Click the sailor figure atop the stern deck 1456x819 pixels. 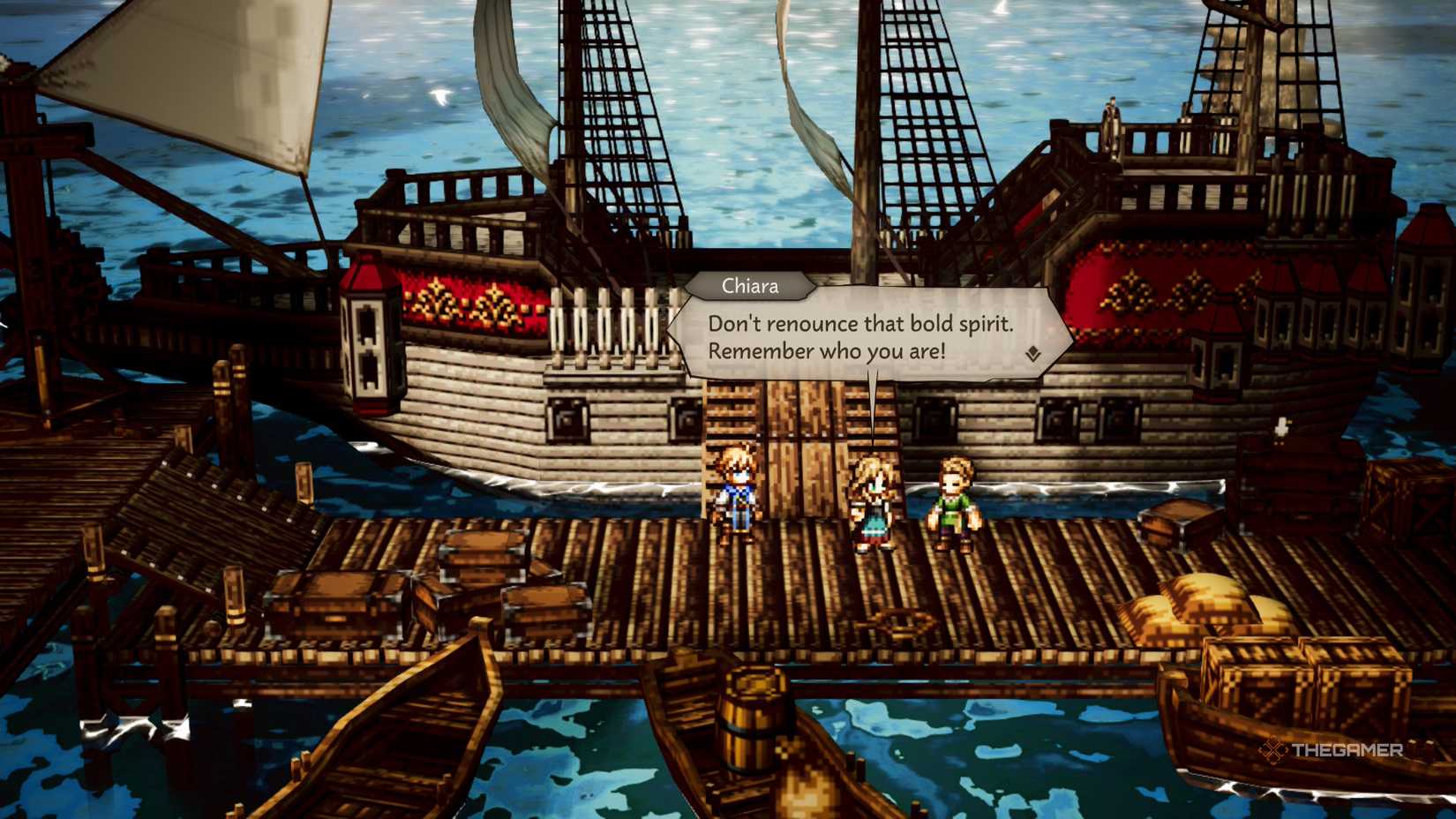tap(1110, 119)
